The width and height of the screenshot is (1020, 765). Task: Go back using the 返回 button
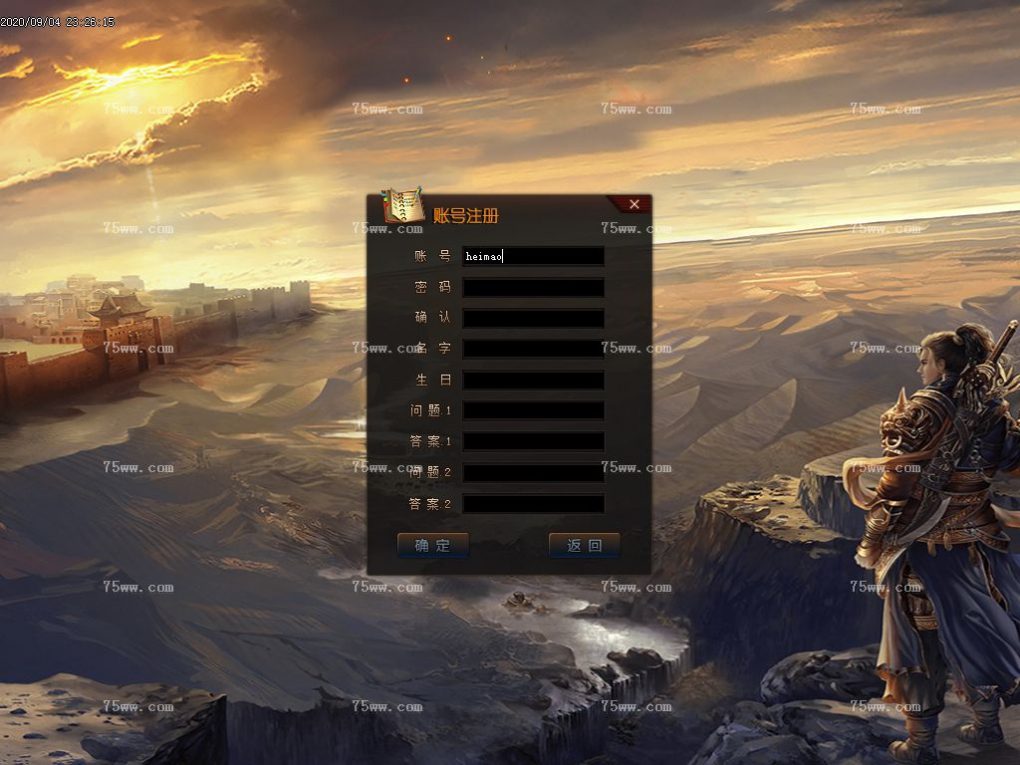click(x=584, y=545)
